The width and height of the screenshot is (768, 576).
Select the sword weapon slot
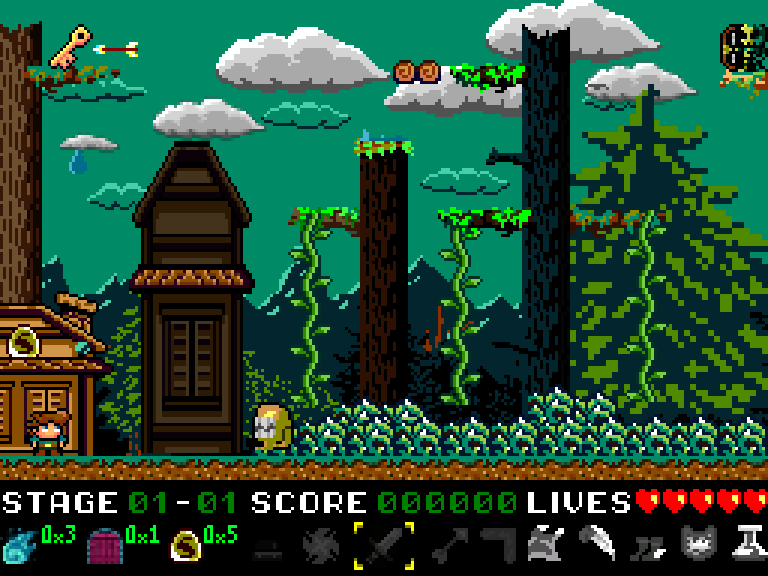(x=384, y=545)
